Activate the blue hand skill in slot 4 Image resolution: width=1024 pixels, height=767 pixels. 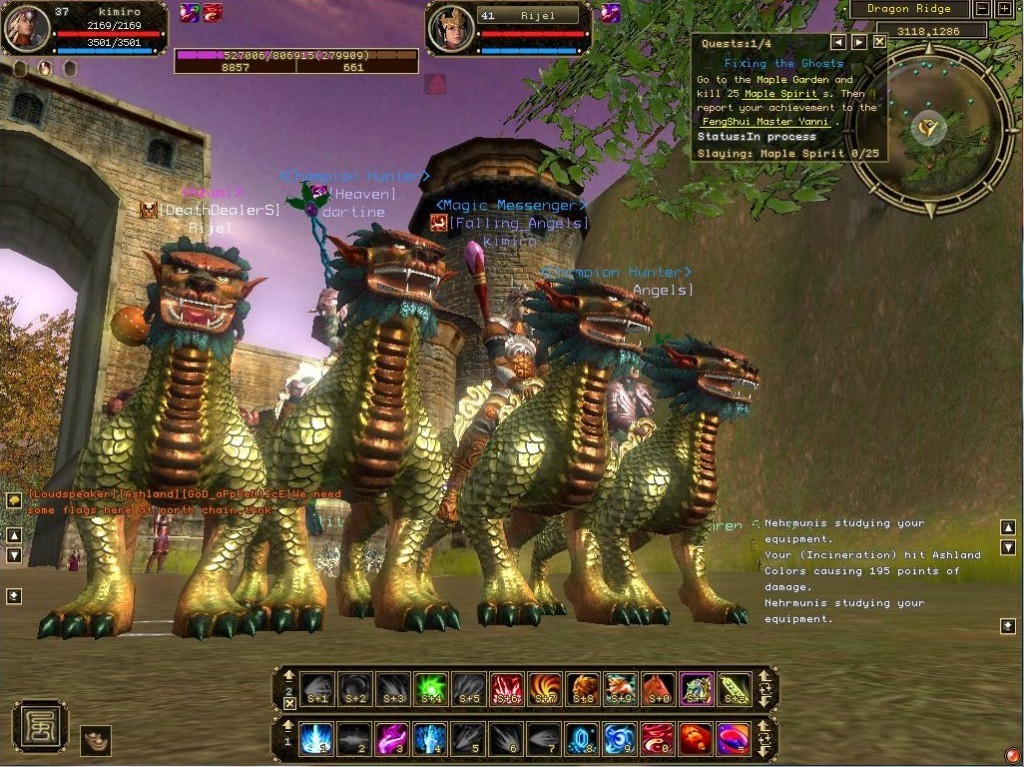(x=430, y=740)
